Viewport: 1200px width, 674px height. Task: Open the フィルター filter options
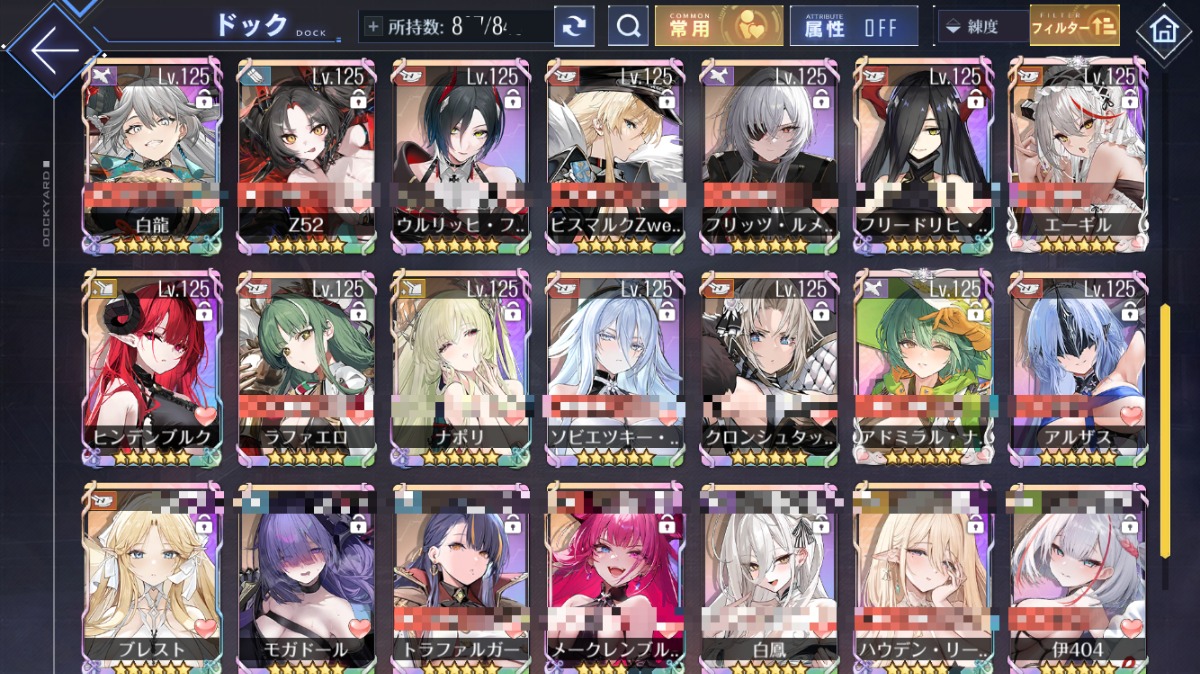pos(1074,27)
